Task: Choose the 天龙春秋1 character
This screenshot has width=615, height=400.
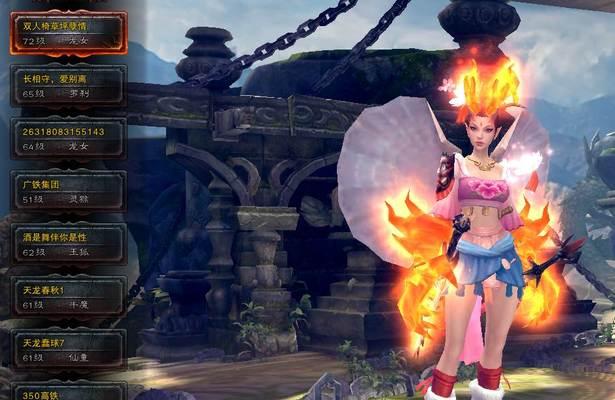Action: pyautogui.click(x=68, y=296)
